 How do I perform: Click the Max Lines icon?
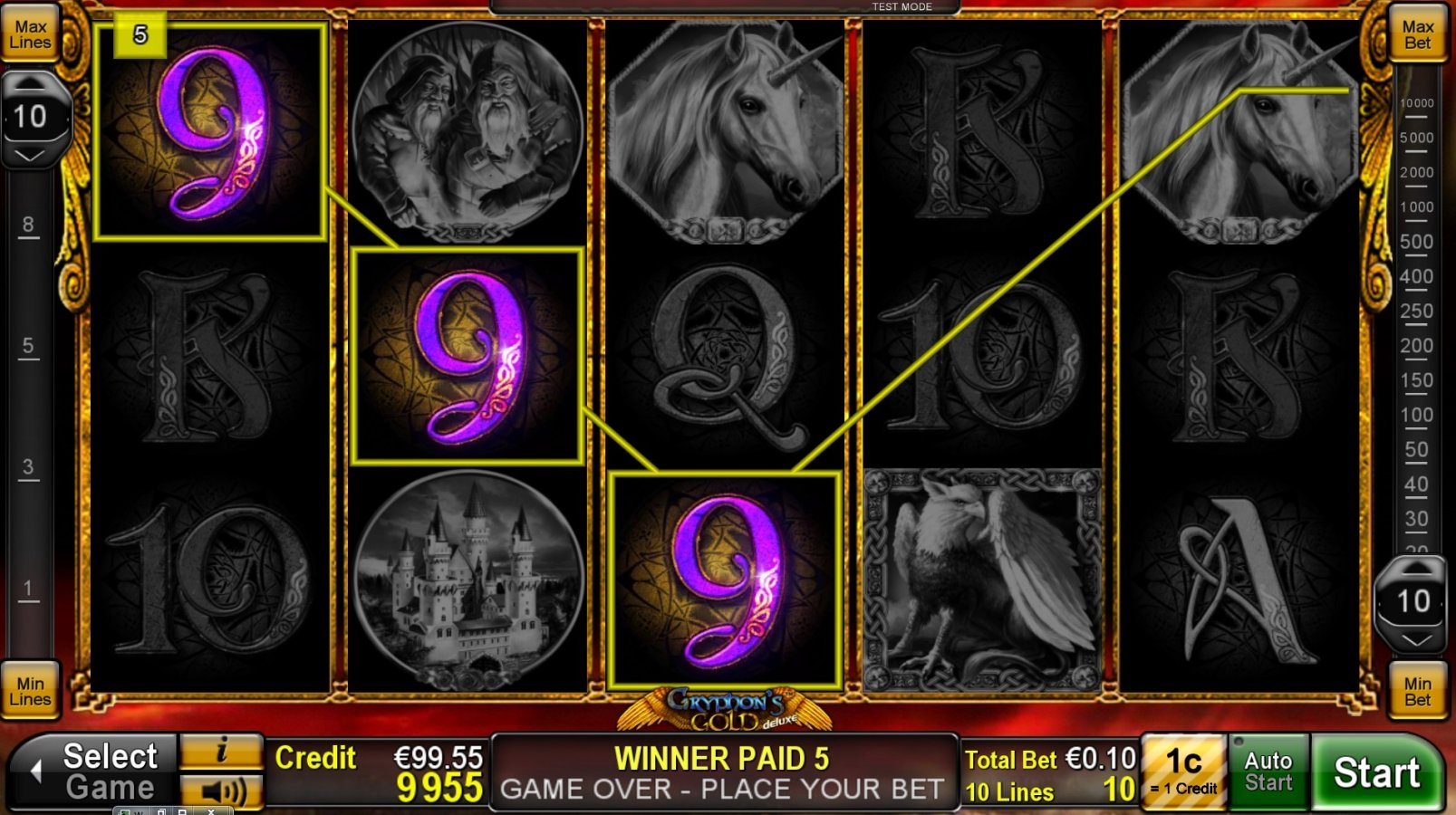tap(31, 34)
